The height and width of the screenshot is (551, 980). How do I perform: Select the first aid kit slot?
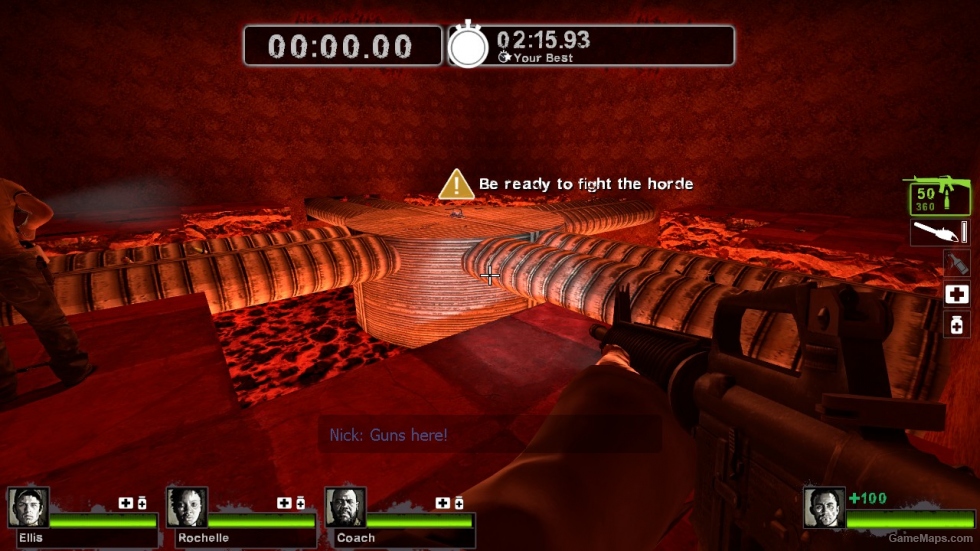[x=957, y=294]
